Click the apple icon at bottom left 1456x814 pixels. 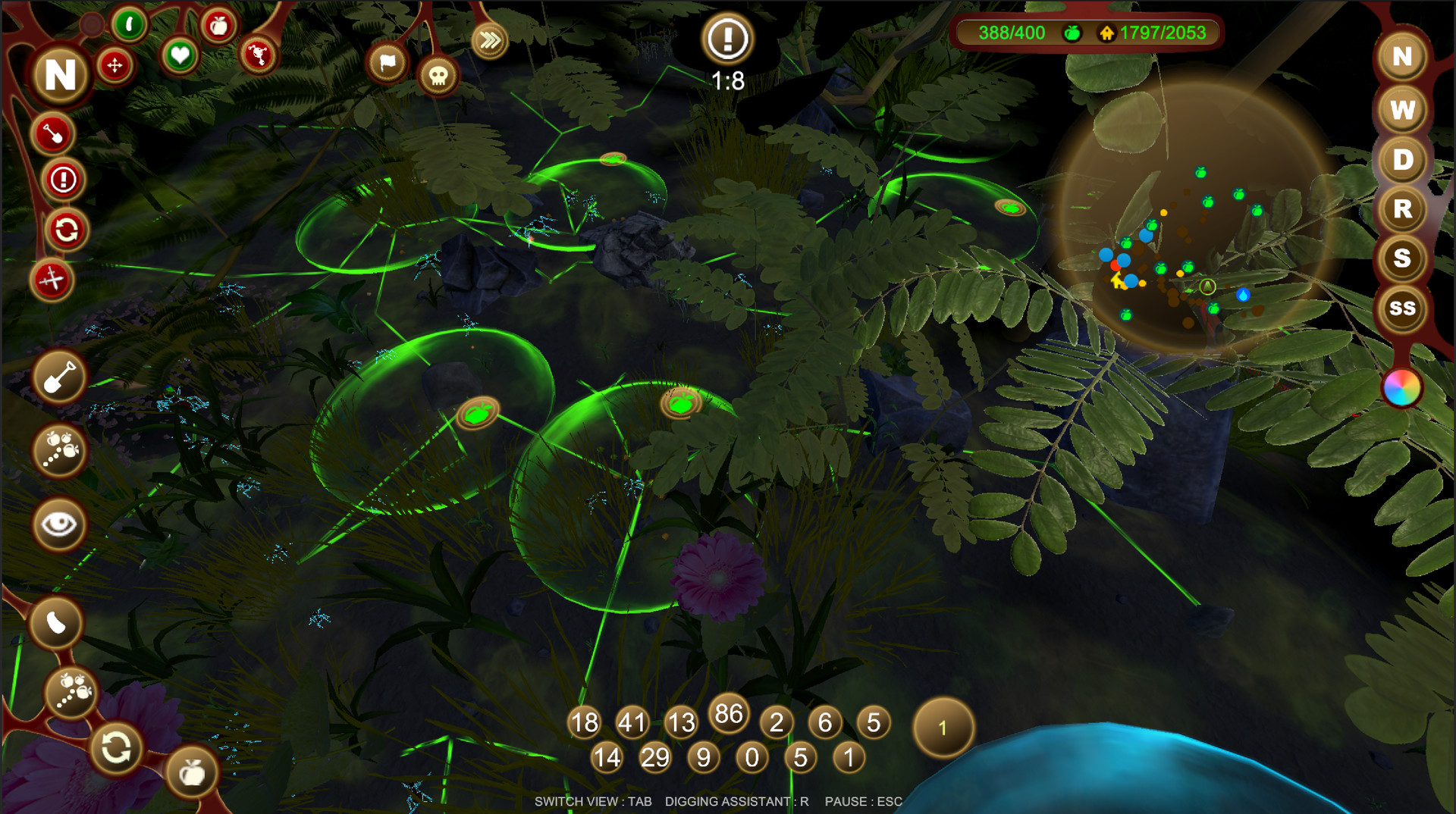192,773
